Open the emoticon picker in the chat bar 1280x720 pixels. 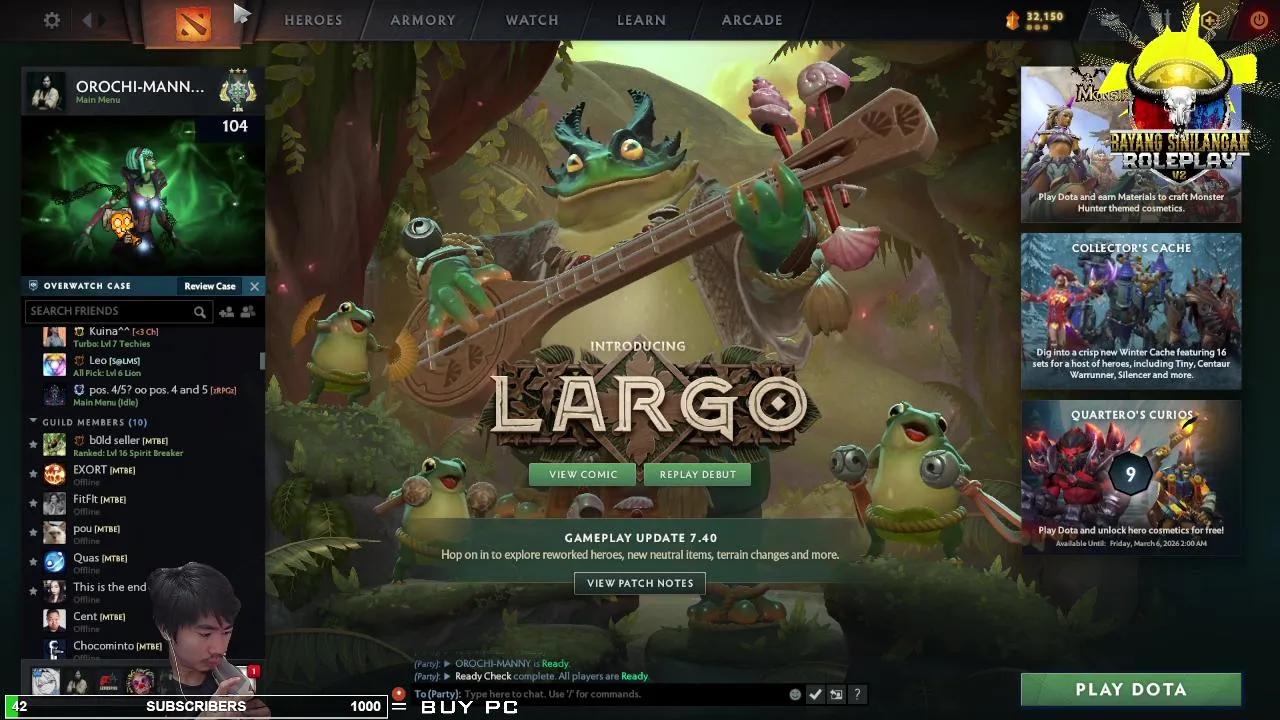tap(796, 694)
